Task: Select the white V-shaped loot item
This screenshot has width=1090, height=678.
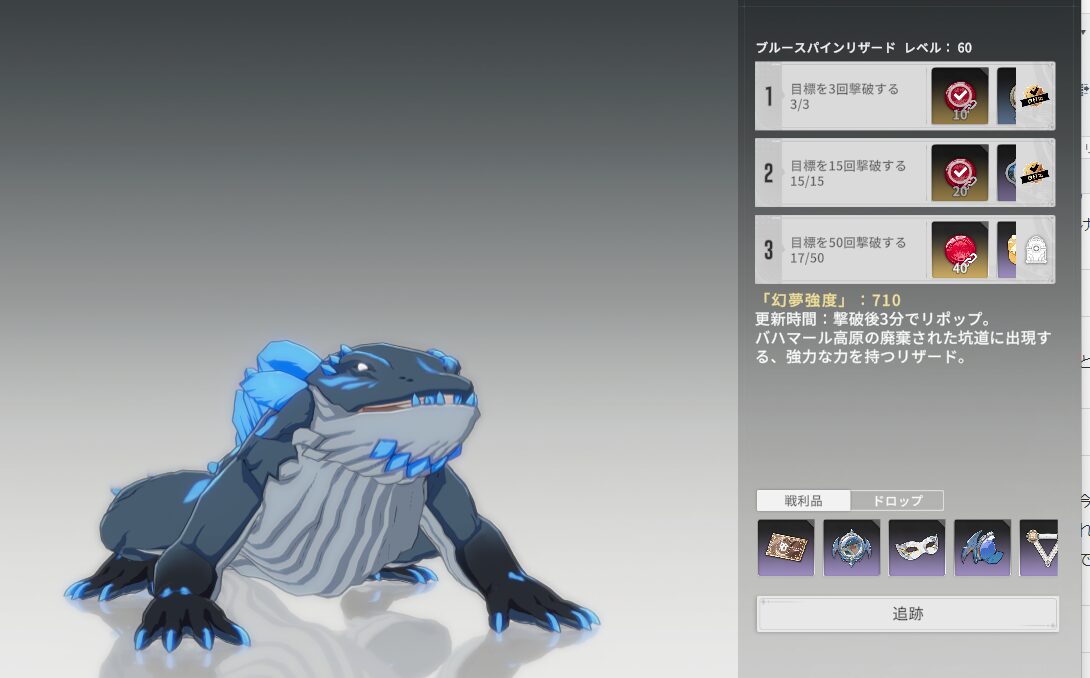Action: click(x=1039, y=547)
